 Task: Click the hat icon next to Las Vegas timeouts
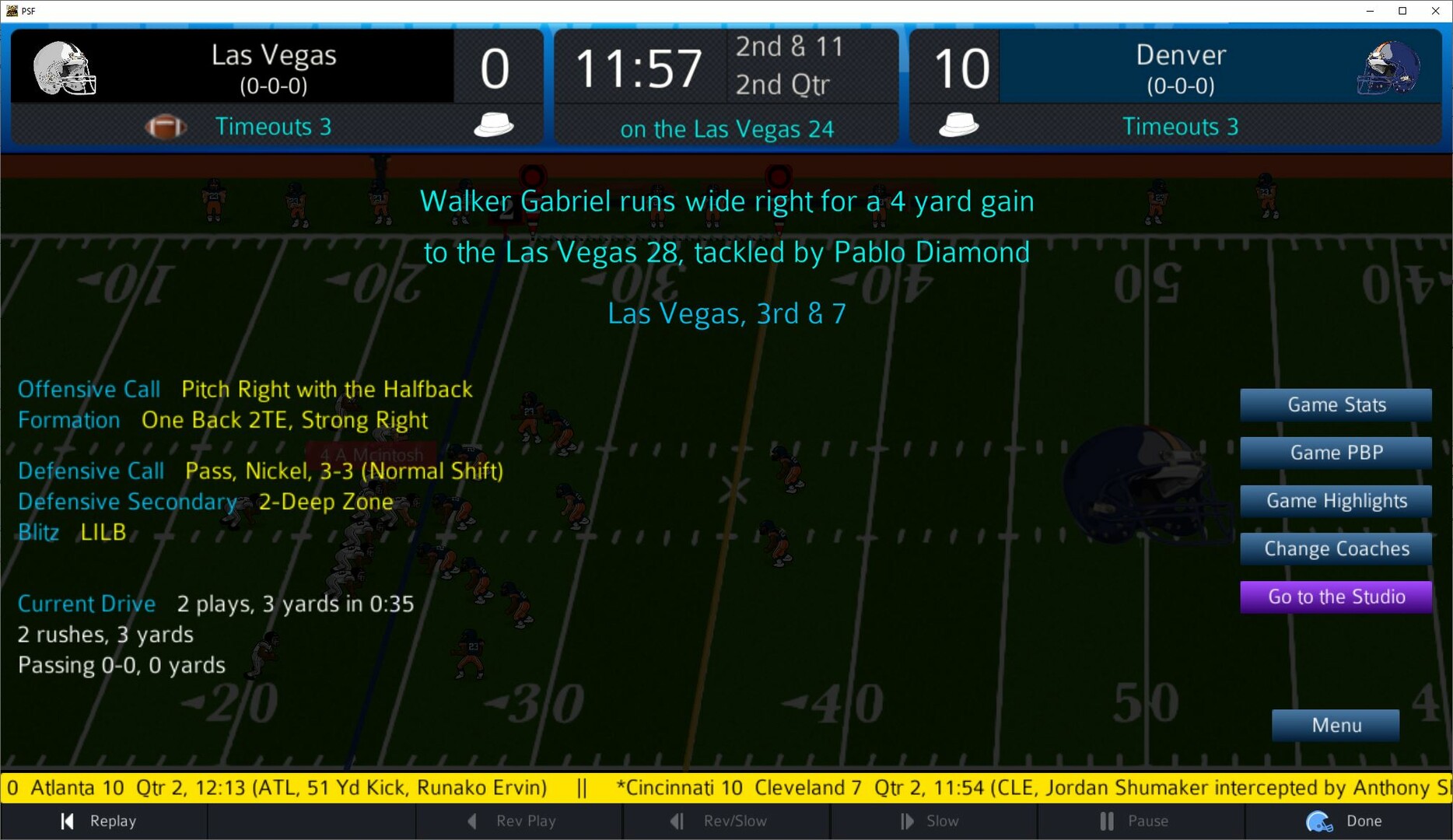click(x=492, y=124)
